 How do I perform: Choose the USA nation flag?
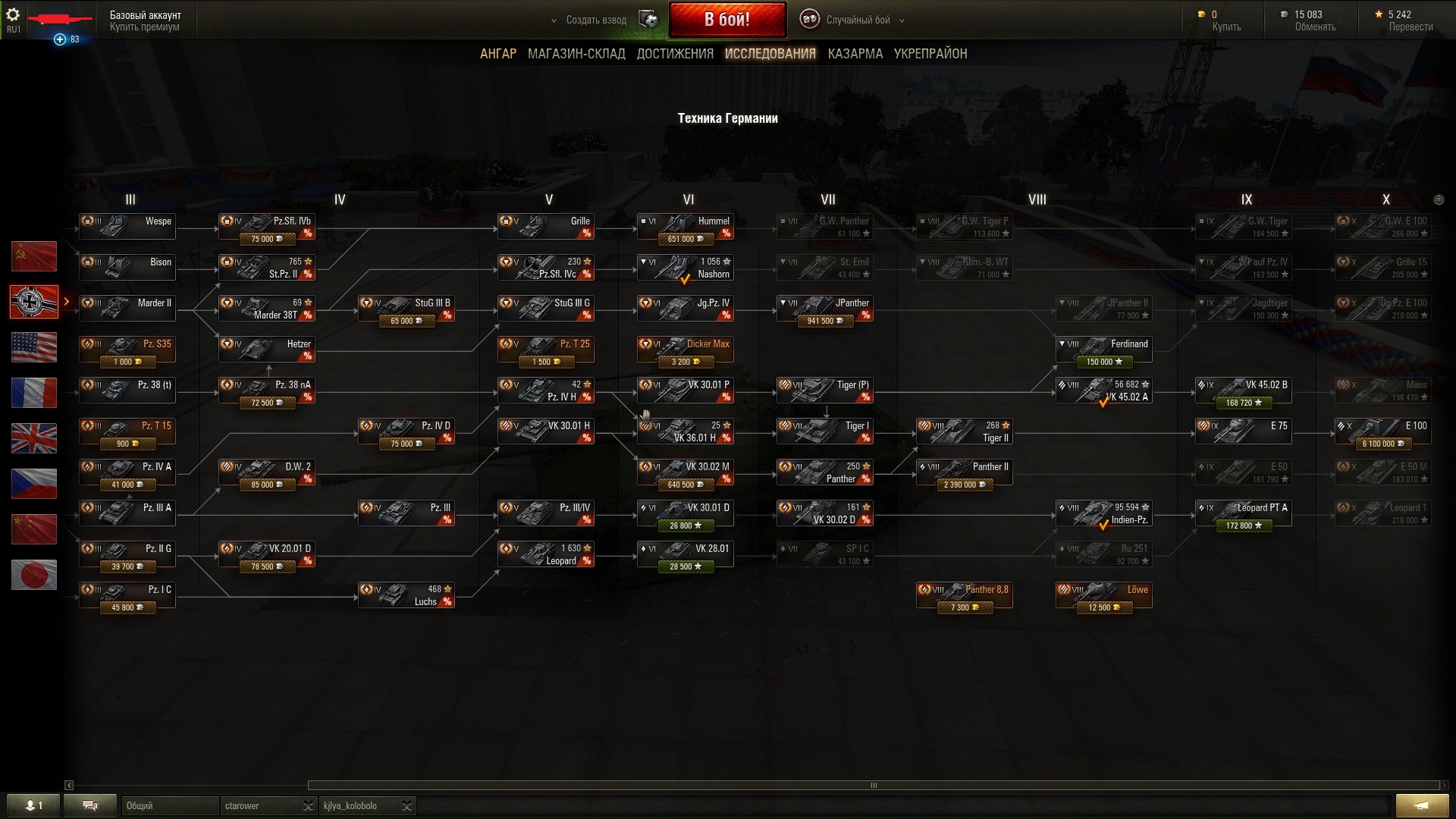(34, 347)
